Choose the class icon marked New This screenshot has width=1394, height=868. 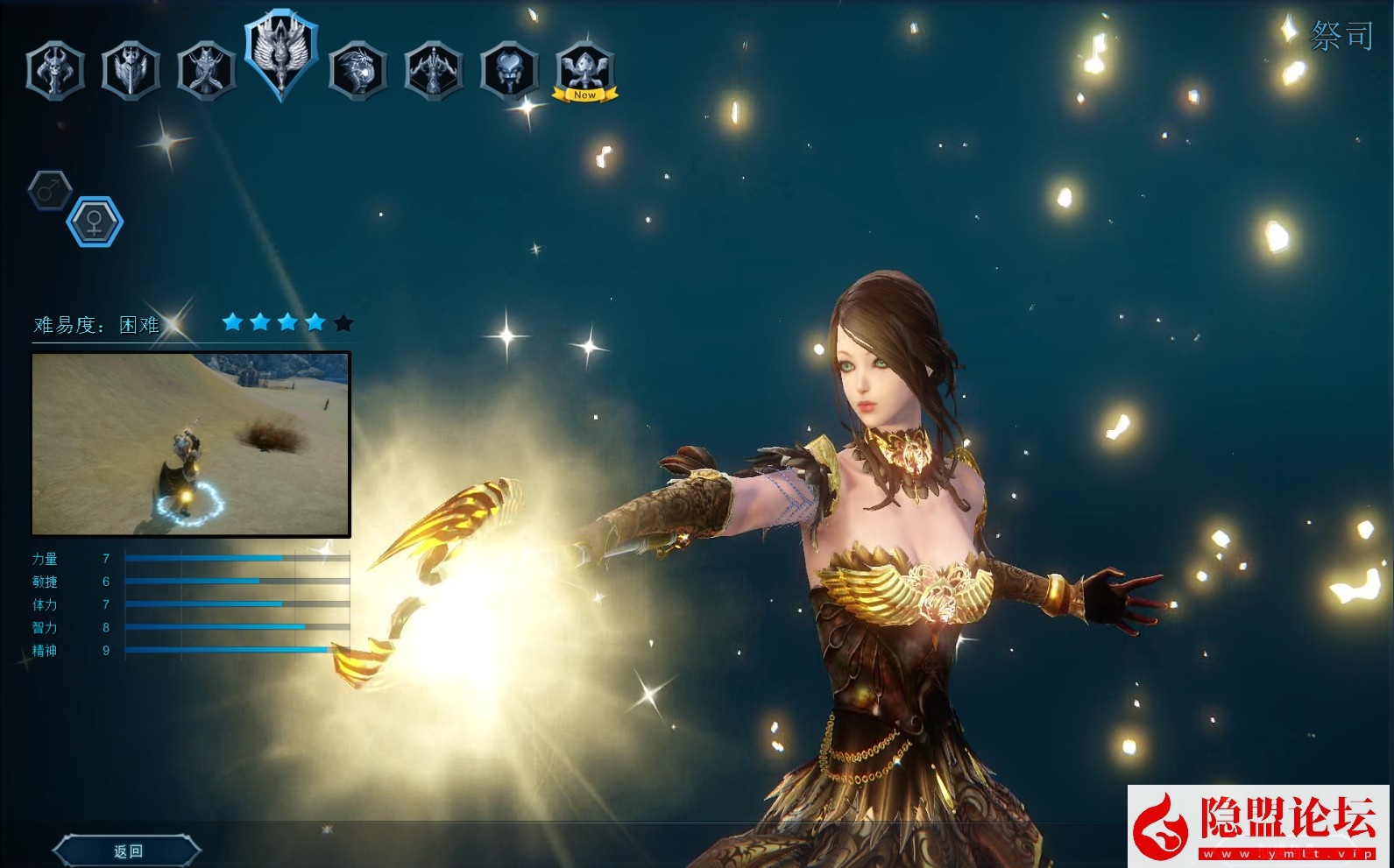pos(584,70)
